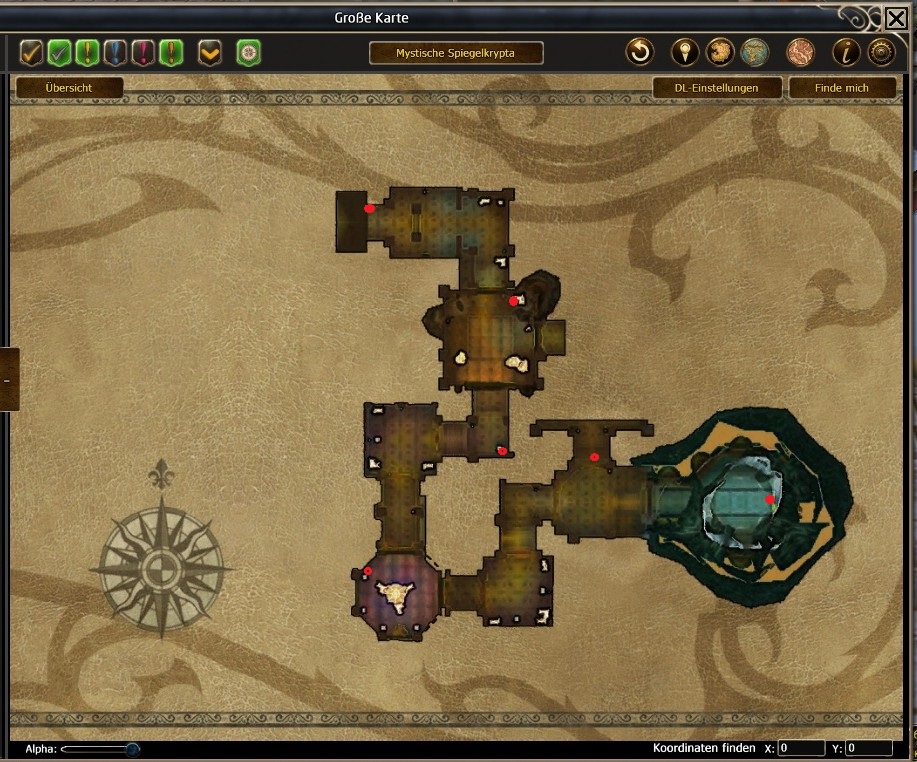Show map info with the i icon
This screenshot has width=917, height=762.
pos(846,52)
